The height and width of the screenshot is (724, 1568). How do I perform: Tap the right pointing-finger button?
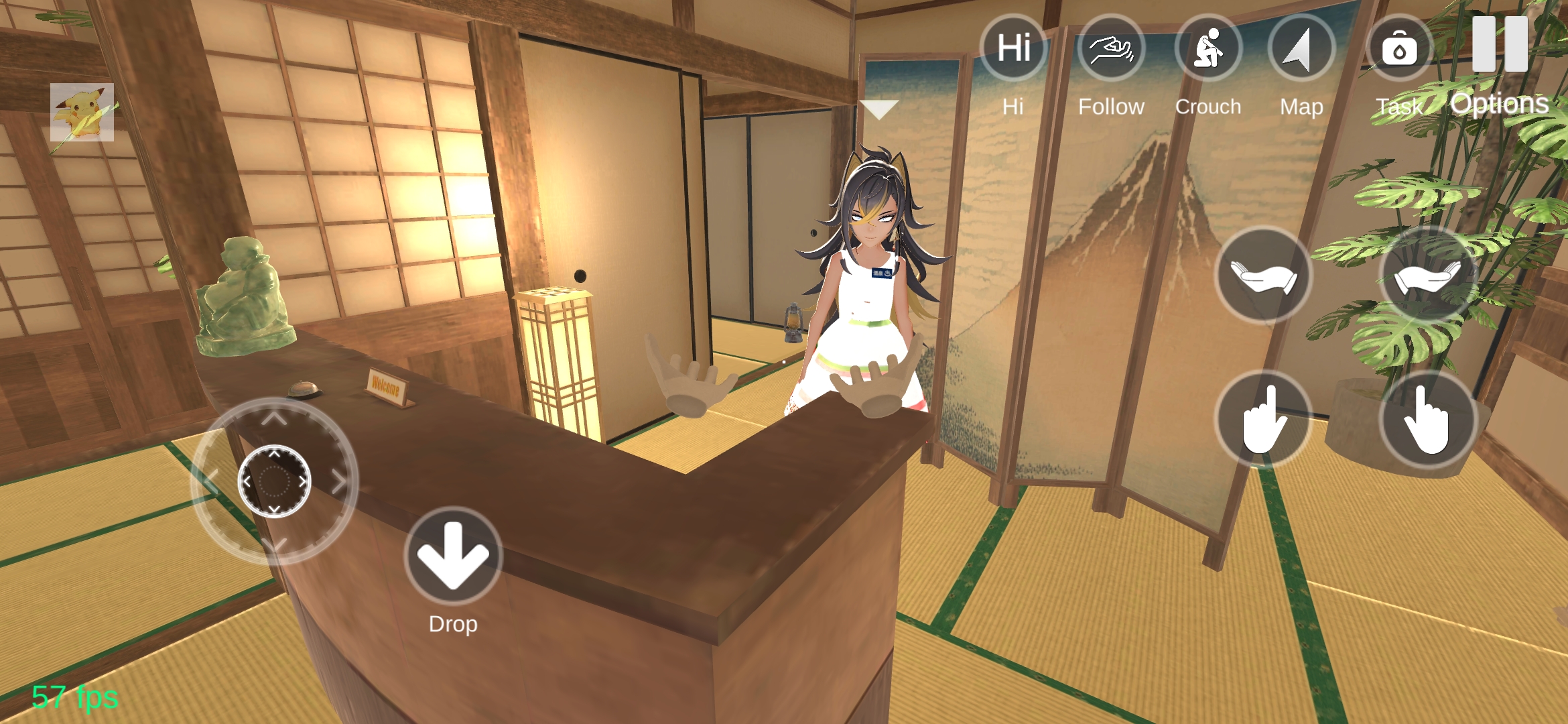pyautogui.click(x=1428, y=419)
